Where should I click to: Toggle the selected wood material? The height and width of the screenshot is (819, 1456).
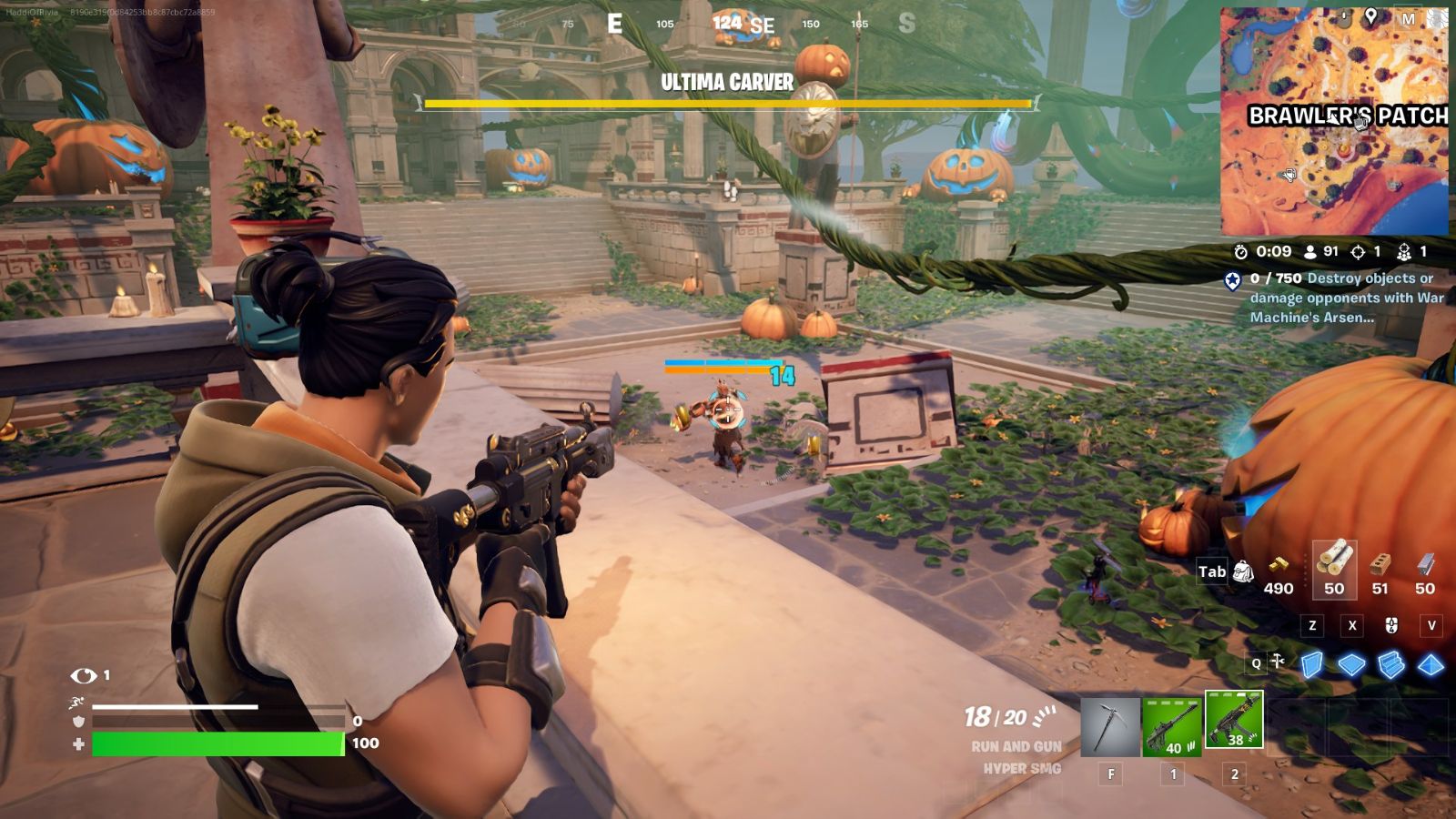(1333, 571)
